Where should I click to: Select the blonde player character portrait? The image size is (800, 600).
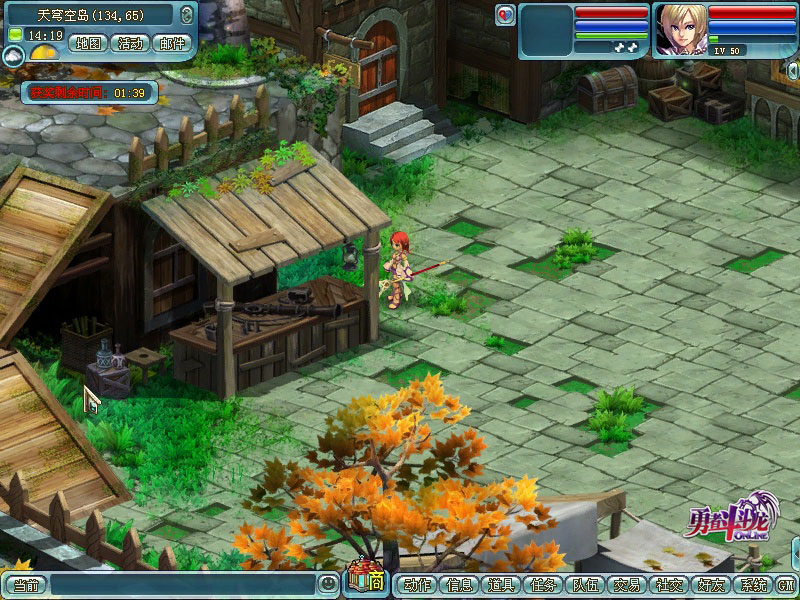click(x=679, y=29)
